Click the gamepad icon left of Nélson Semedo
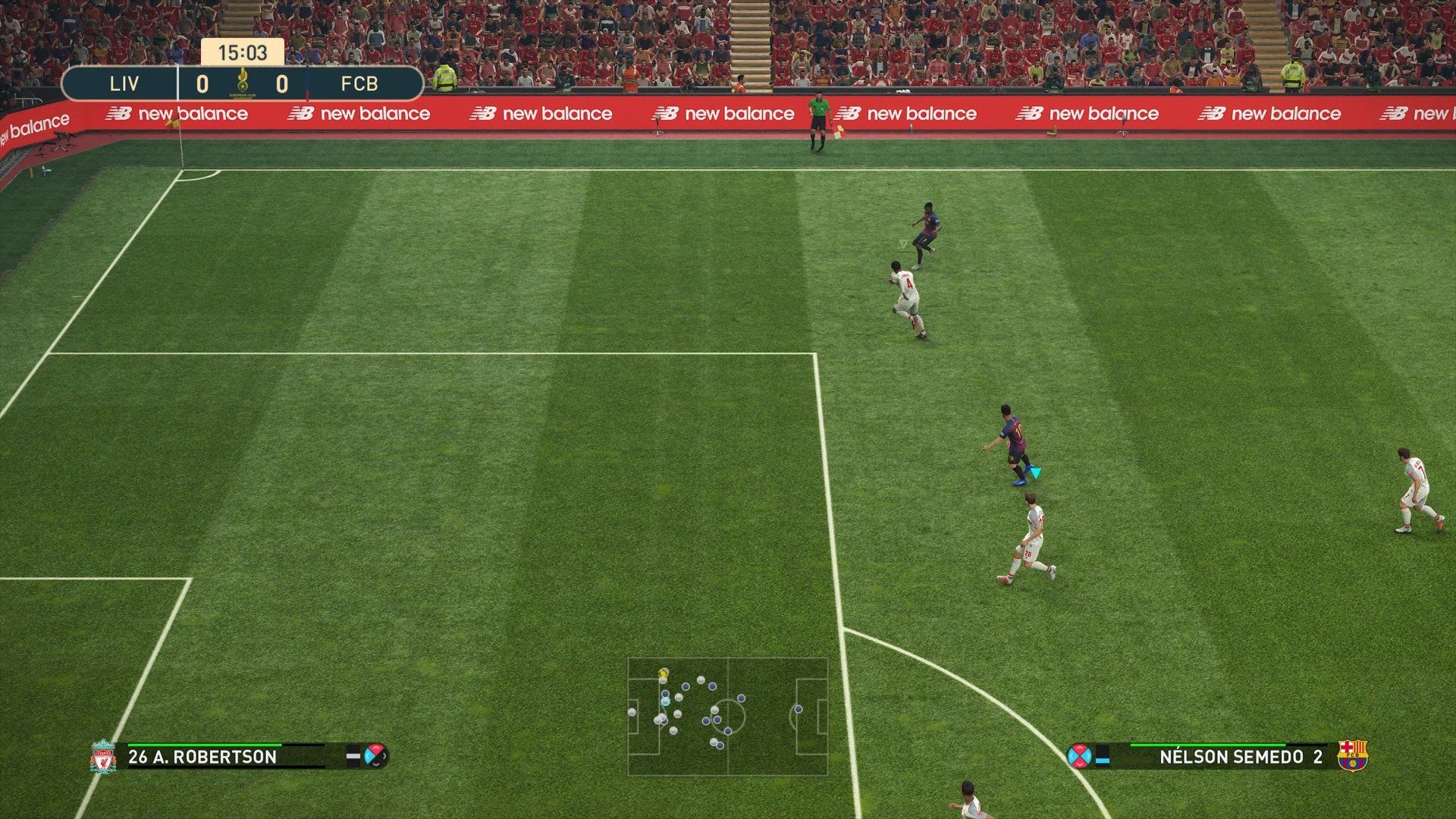 pos(1081,757)
